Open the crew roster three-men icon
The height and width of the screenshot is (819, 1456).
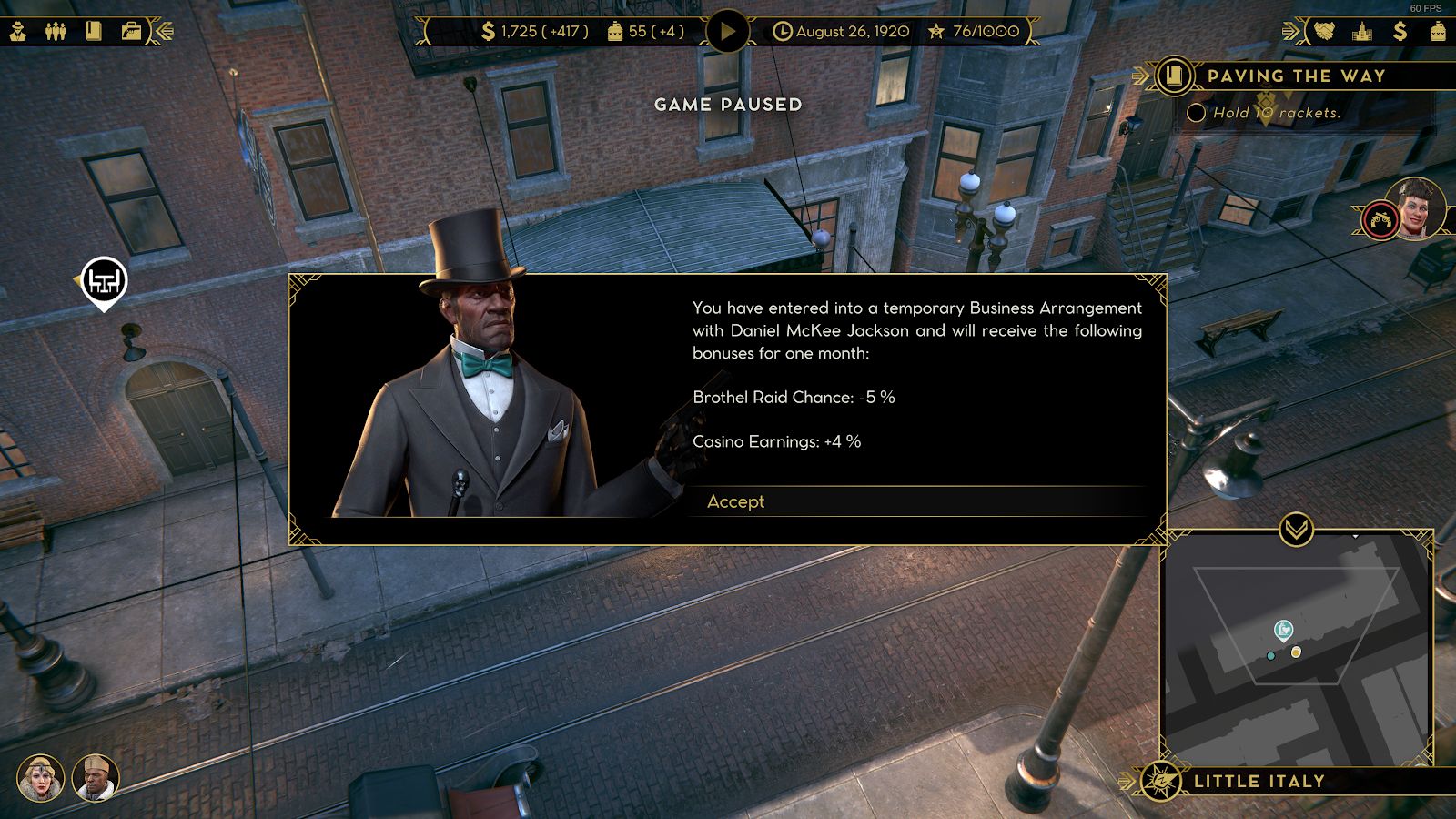56,32
